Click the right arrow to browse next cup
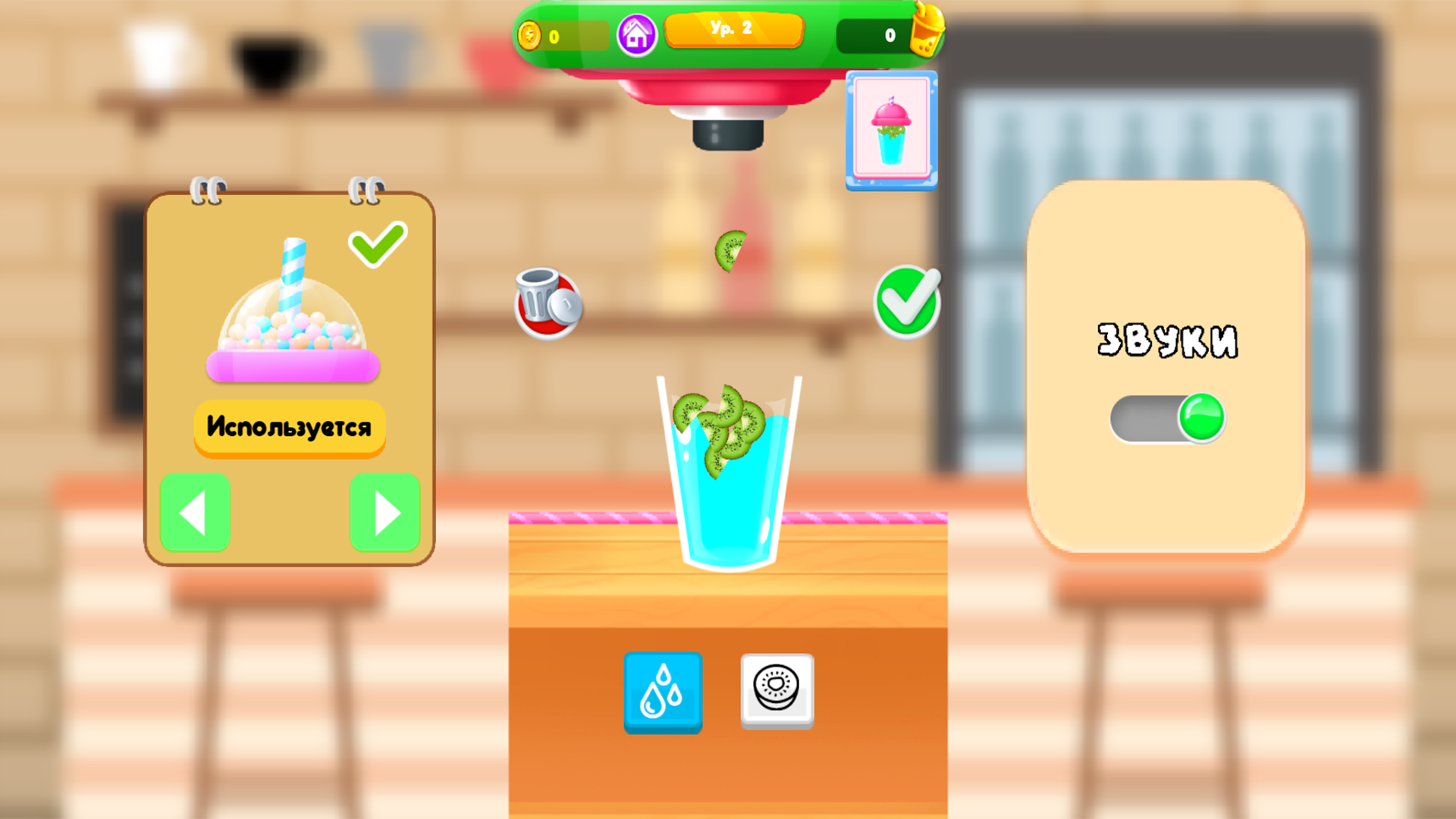 click(x=384, y=513)
